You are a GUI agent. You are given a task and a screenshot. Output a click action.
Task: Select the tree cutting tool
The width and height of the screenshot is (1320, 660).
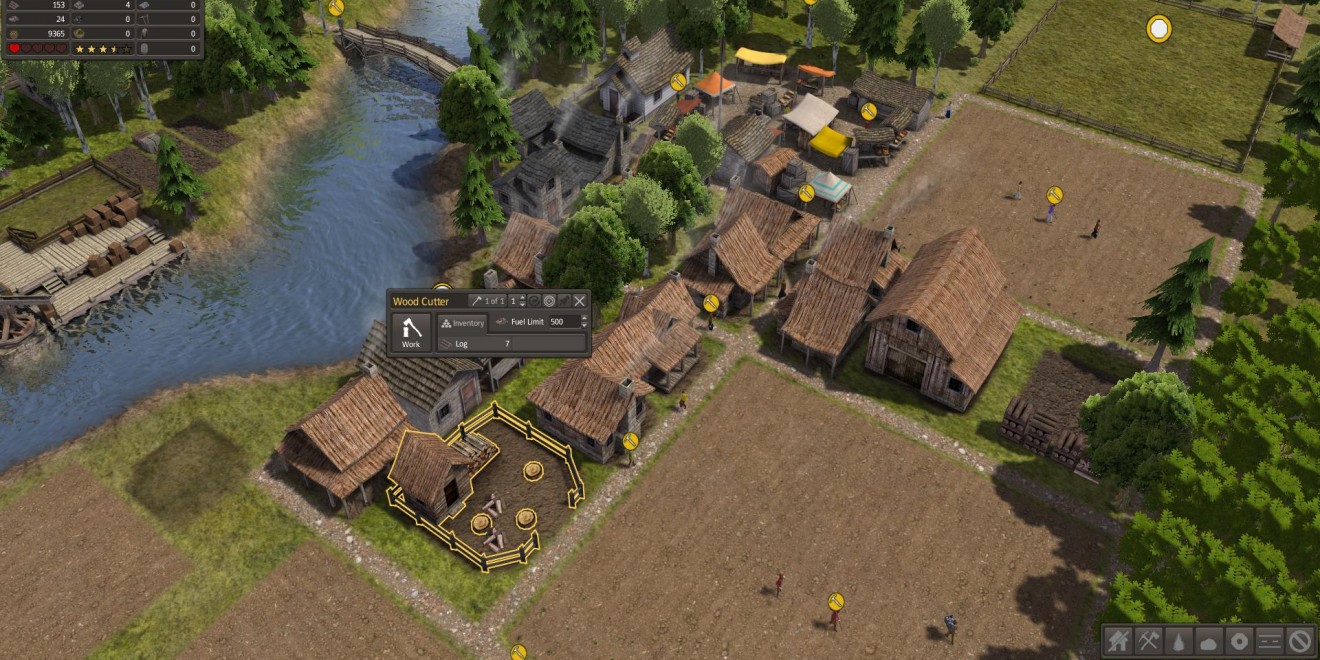click(x=1179, y=640)
